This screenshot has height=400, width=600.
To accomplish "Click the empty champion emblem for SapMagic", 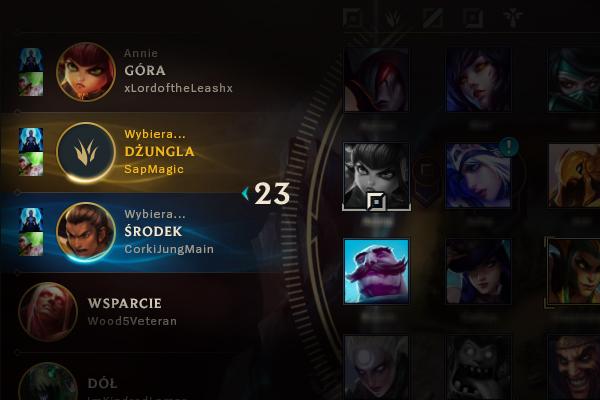I will (86, 151).
